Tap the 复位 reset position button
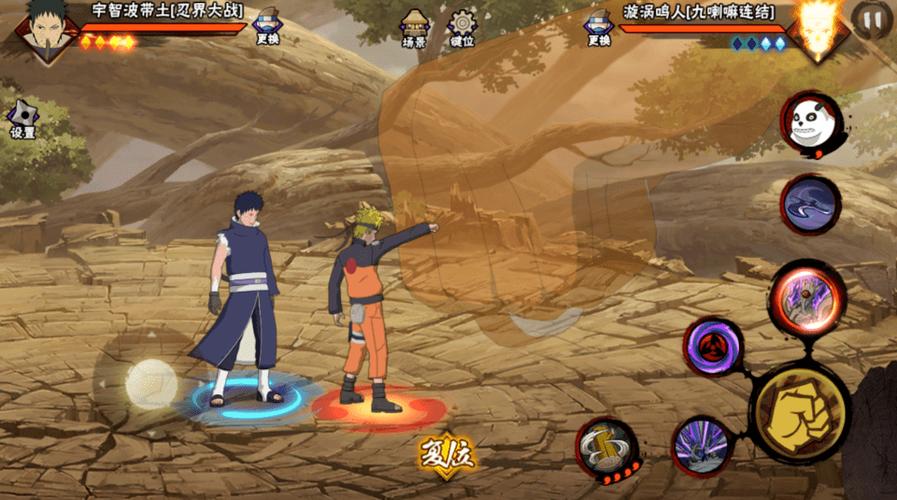Screen dimensions: 897x500 [x=446, y=454]
